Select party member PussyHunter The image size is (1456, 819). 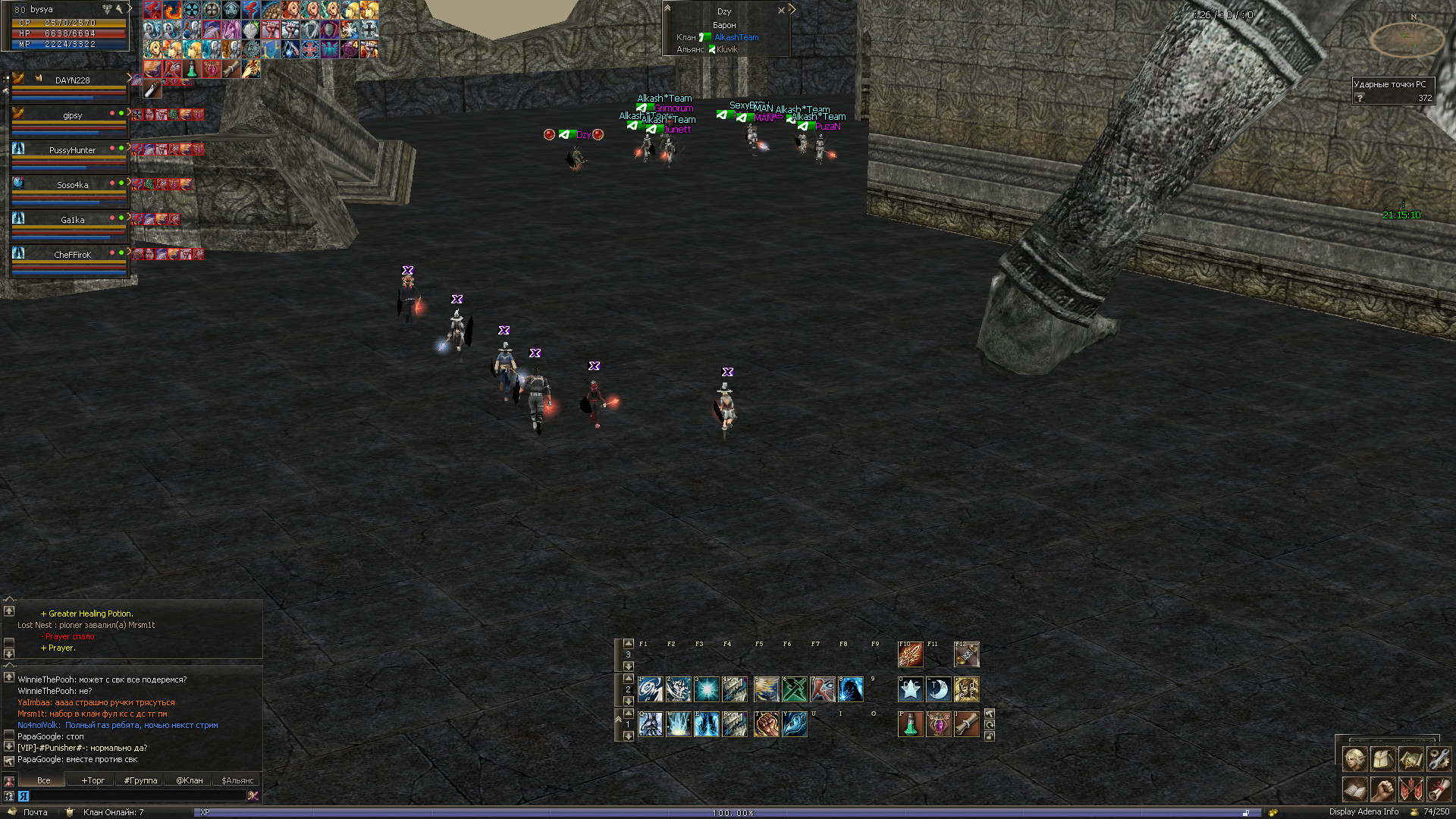pos(72,150)
